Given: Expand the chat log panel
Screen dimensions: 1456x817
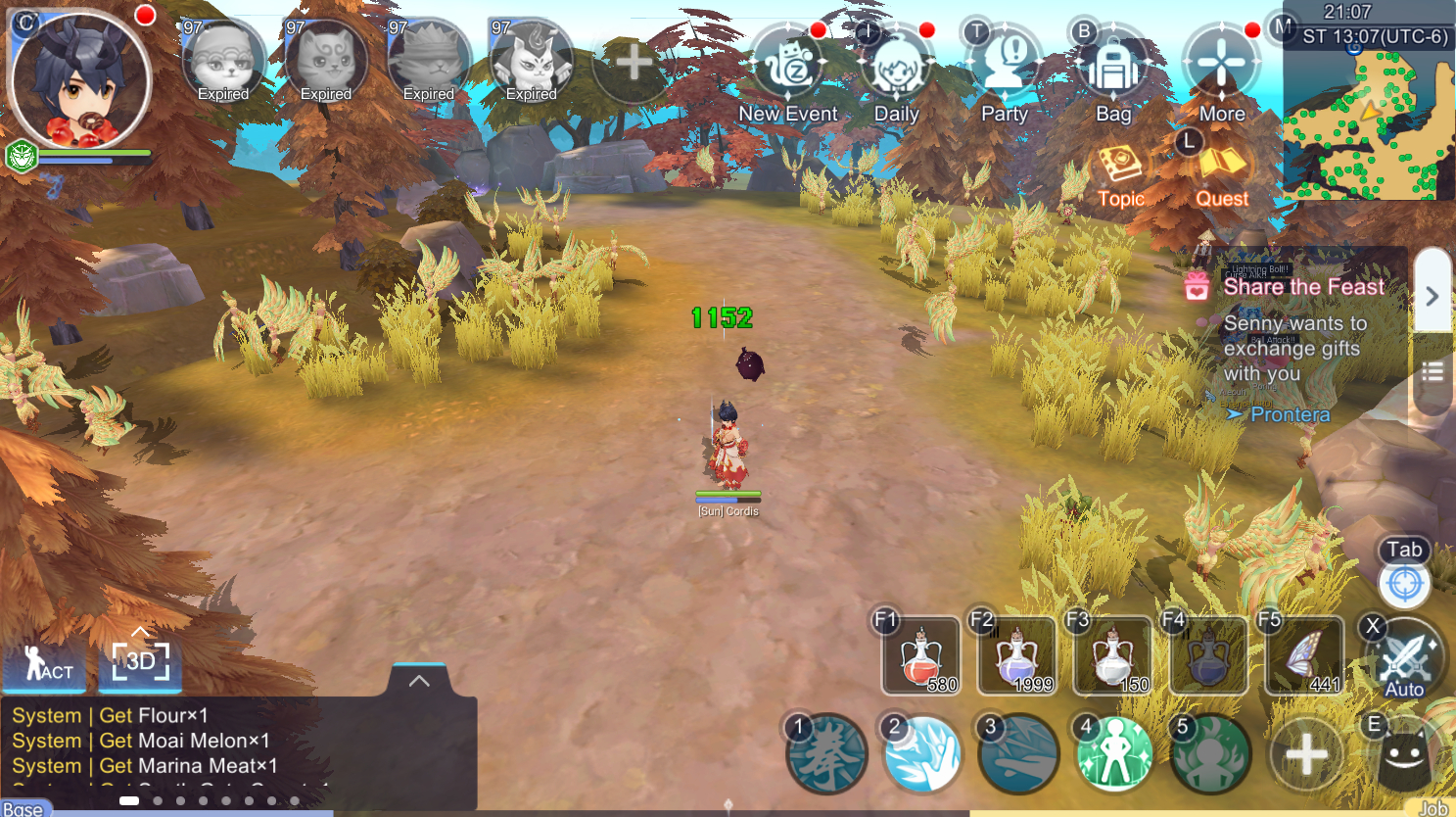Looking at the screenshot, I should click(419, 681).
